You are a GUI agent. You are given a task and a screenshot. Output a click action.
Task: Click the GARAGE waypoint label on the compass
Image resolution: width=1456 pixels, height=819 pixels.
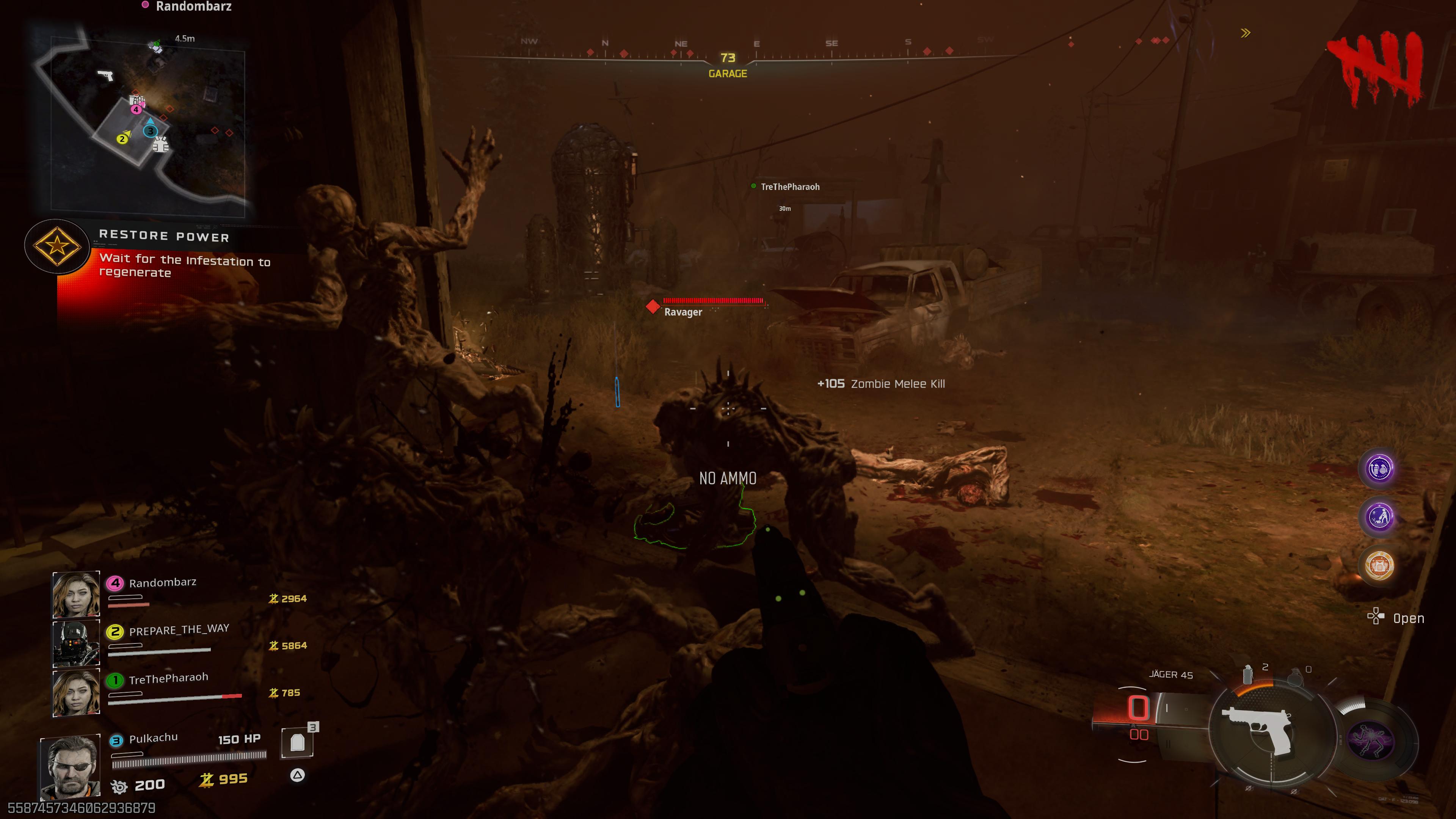point(728,74)
